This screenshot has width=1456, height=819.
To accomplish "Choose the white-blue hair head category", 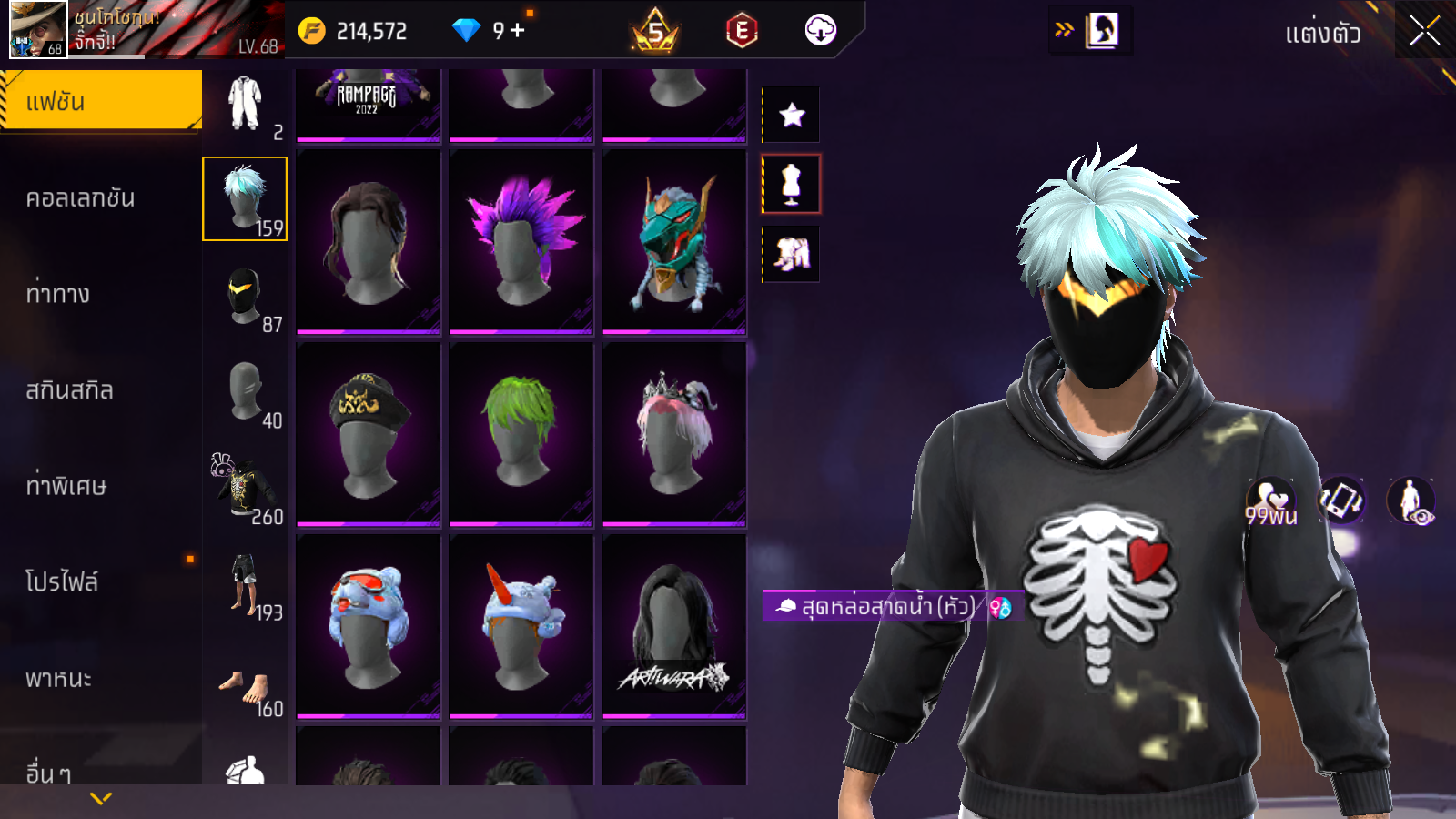I will (x=245, y=198).
